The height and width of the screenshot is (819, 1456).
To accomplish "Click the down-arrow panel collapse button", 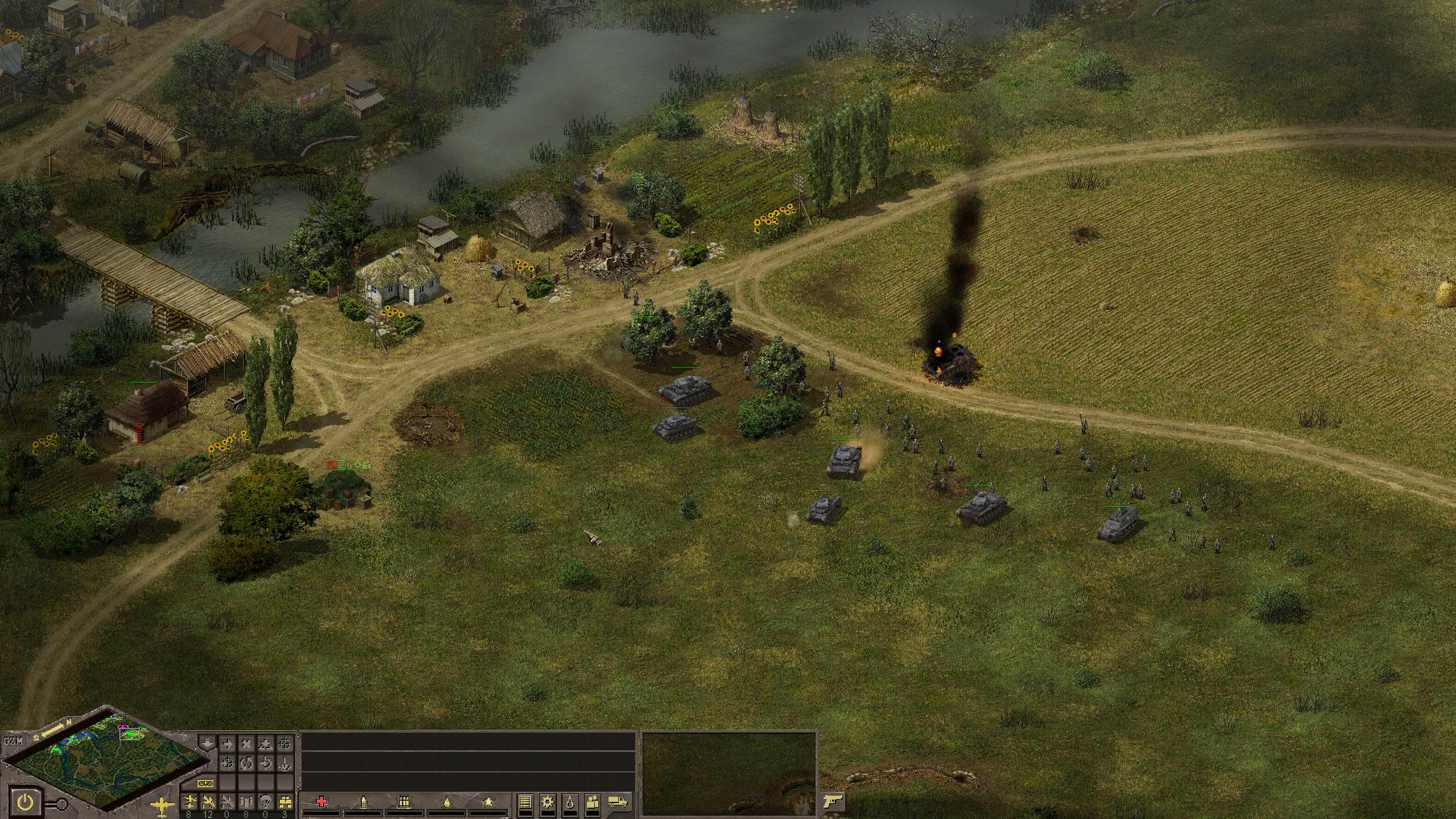I will (207, 744).
